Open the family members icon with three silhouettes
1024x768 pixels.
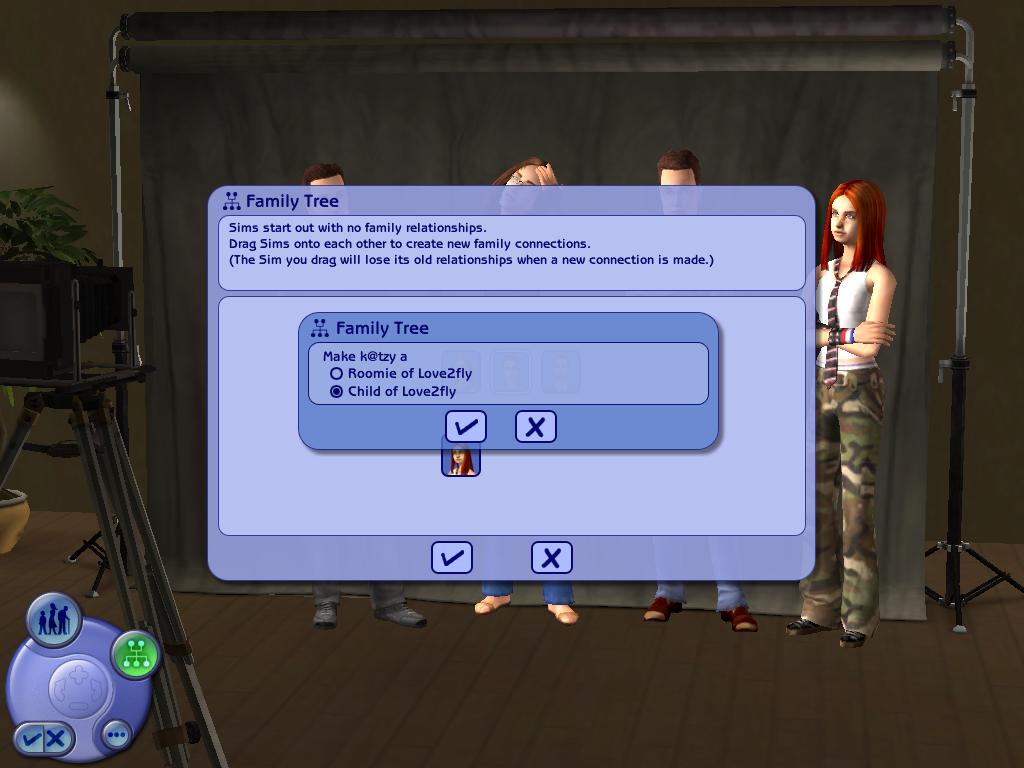[54, 621]
